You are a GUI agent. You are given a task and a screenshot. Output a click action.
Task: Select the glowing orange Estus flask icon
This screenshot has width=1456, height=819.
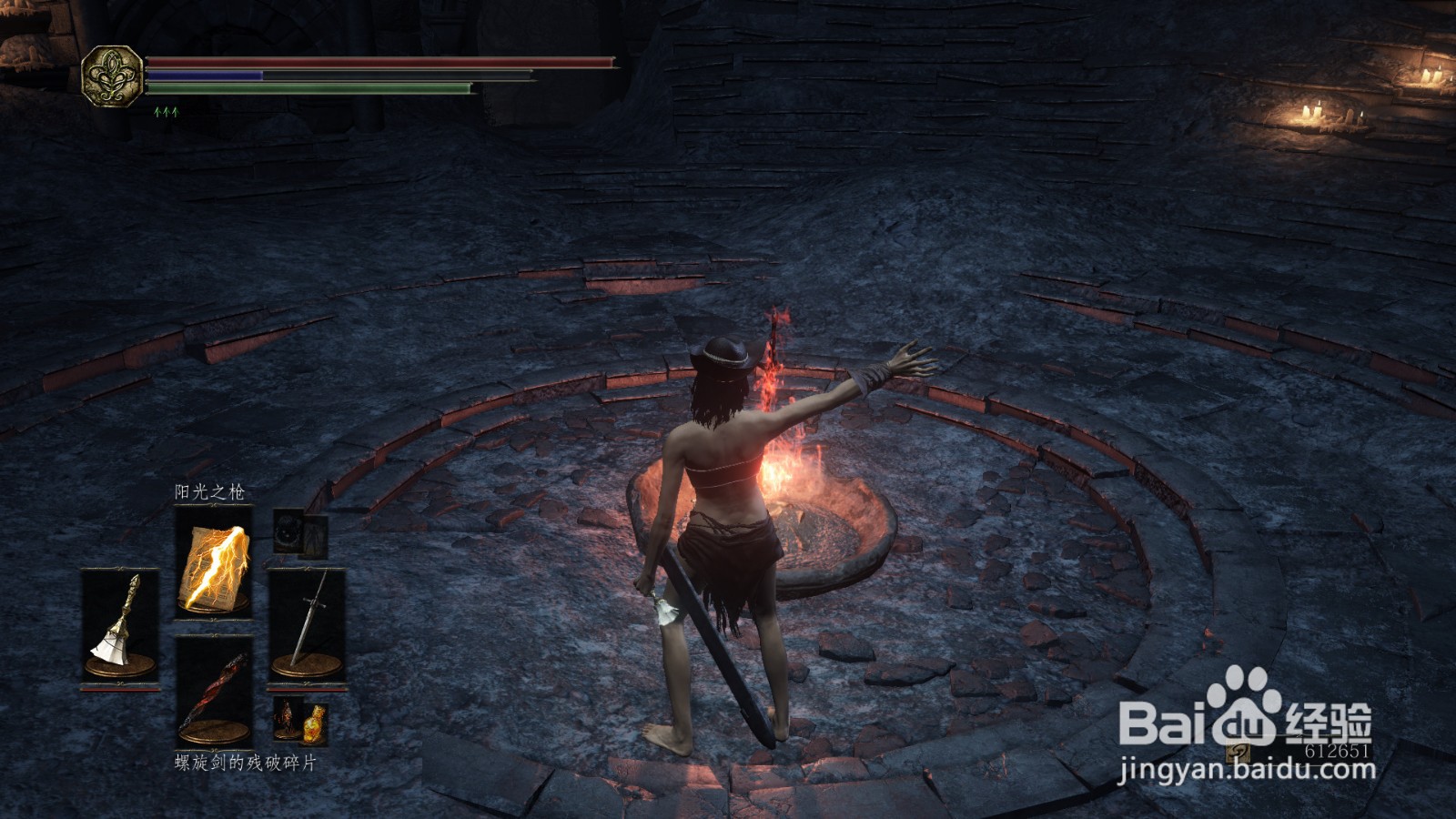314,723
